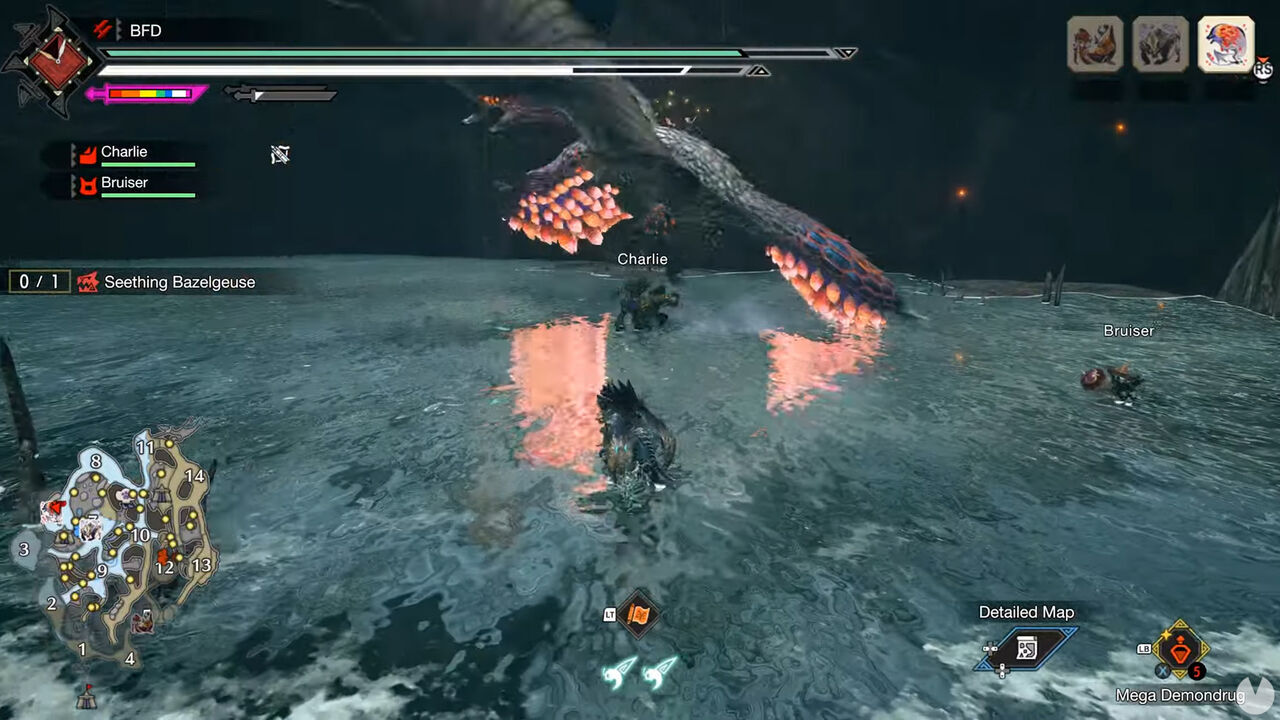Expand the orange arrow above the RS indicator
1280x720 pixels.
click(1264, 59)
